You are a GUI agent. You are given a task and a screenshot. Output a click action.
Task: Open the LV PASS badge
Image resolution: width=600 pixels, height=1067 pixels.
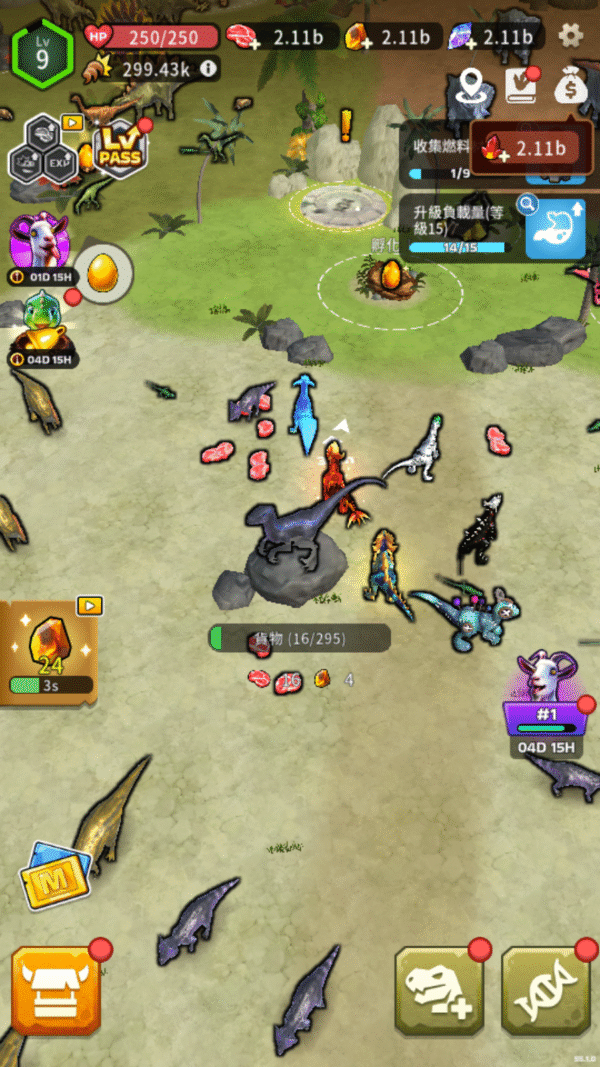click(119, 148)
